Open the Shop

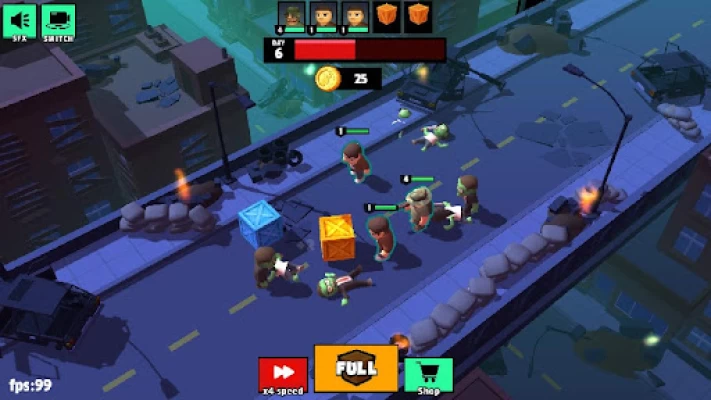pyautogui.click(x=428, y=374)
